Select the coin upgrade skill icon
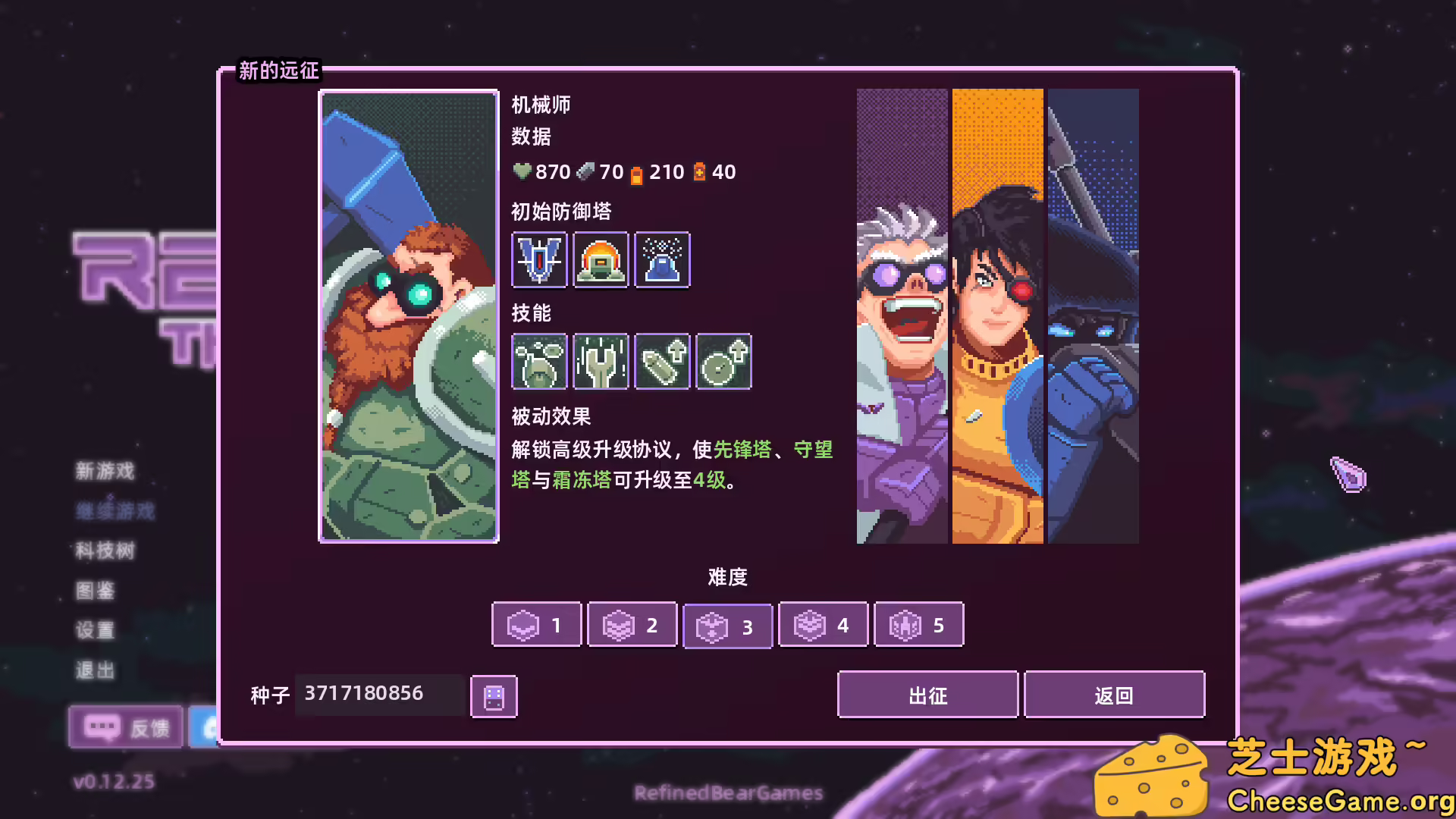 [723, 362]
